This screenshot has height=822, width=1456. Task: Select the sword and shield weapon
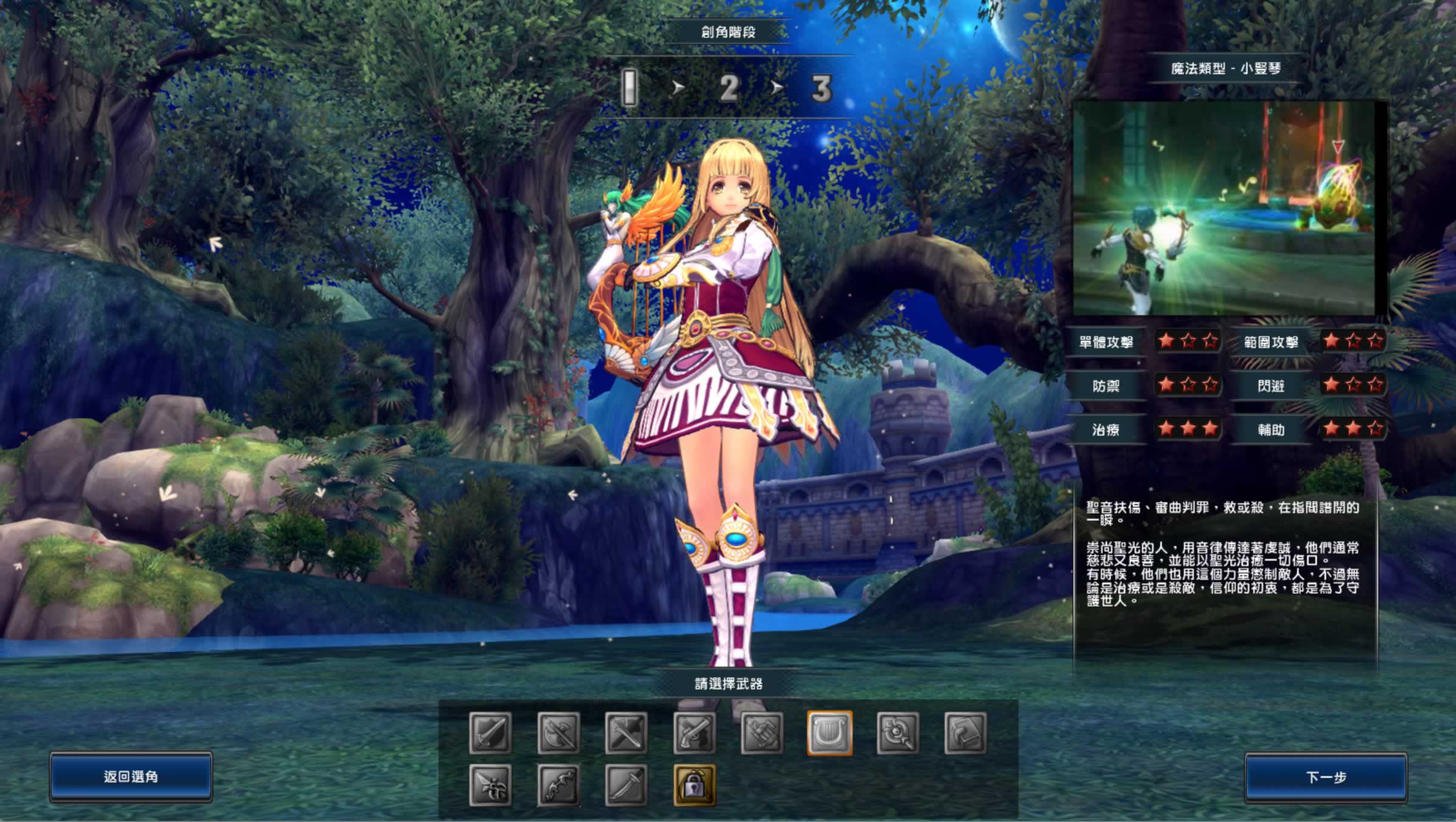(490, 733)
